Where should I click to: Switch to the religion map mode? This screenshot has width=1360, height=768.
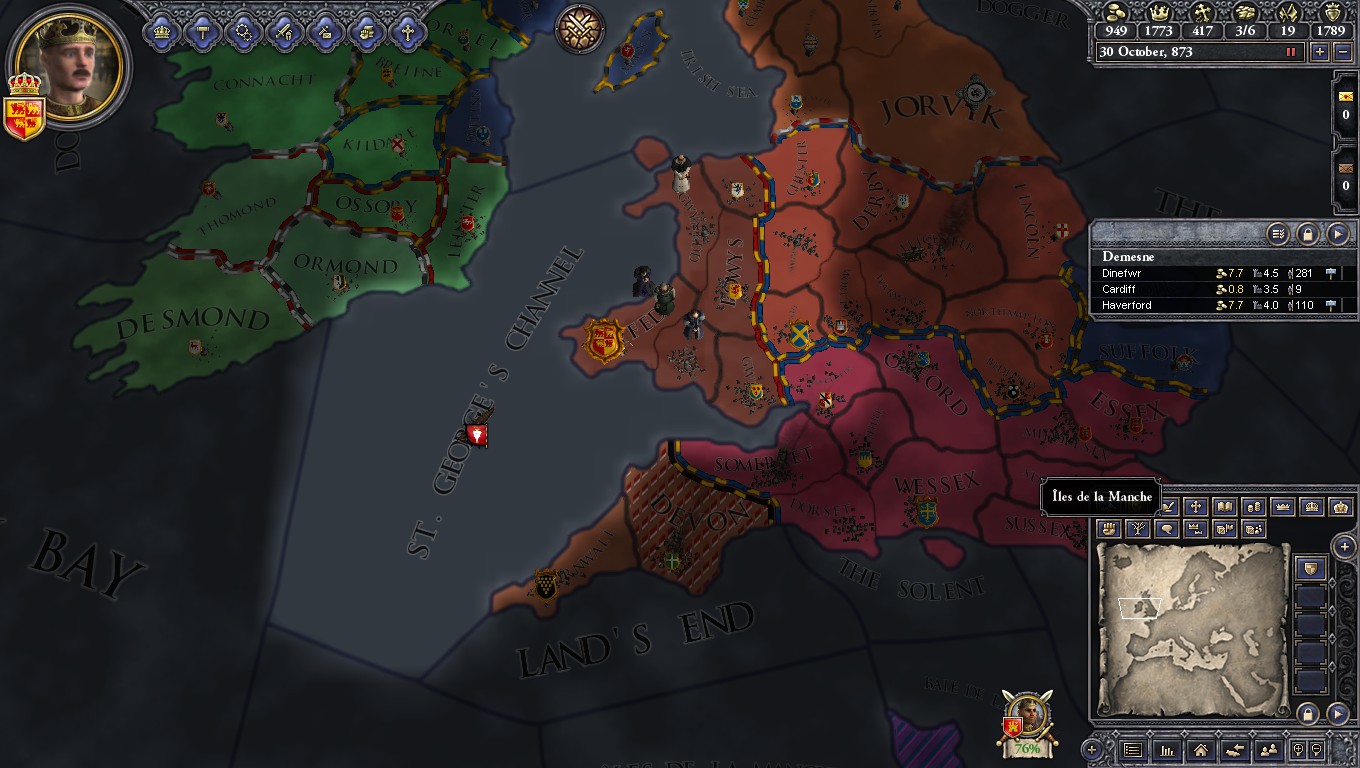click(1195, 506)
